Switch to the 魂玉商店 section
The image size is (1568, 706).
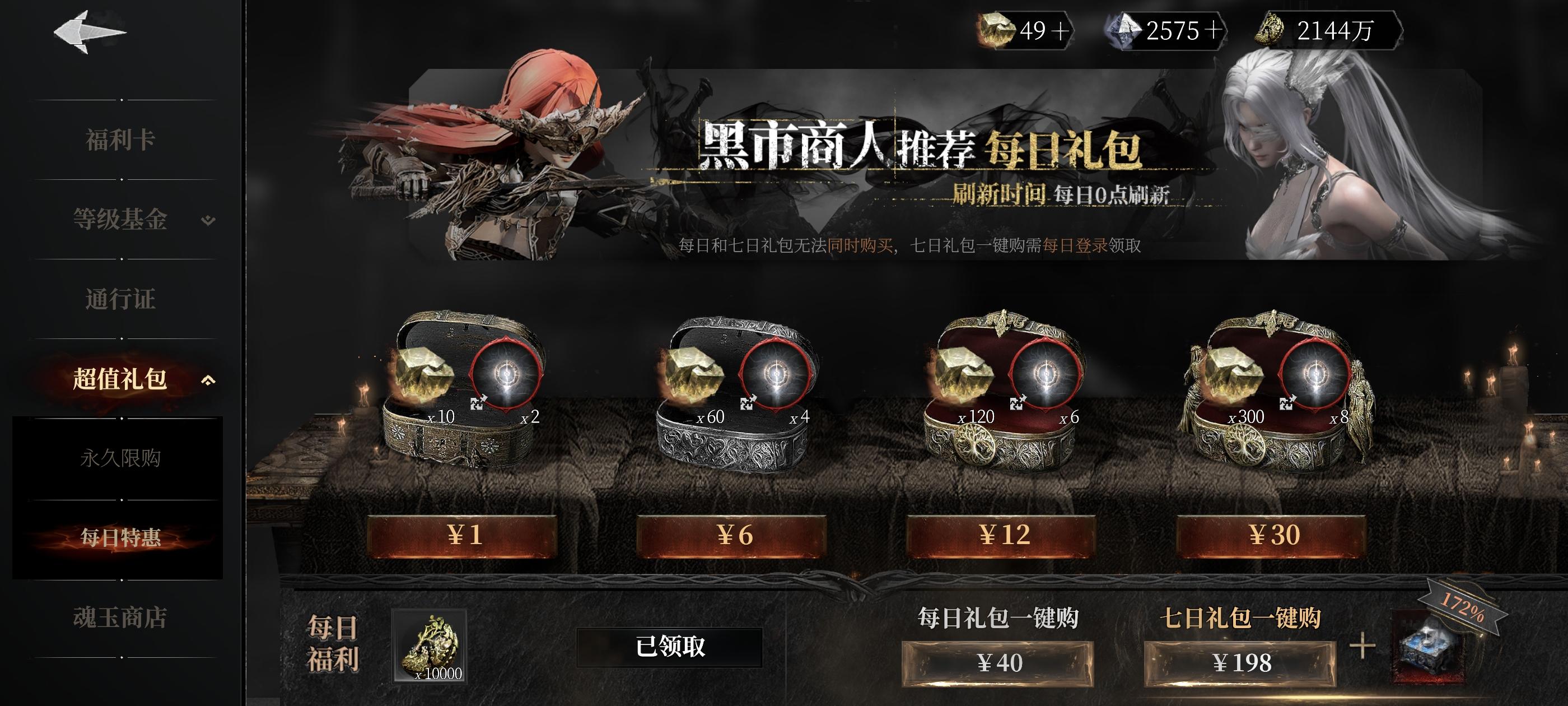[x=120, y=615]
